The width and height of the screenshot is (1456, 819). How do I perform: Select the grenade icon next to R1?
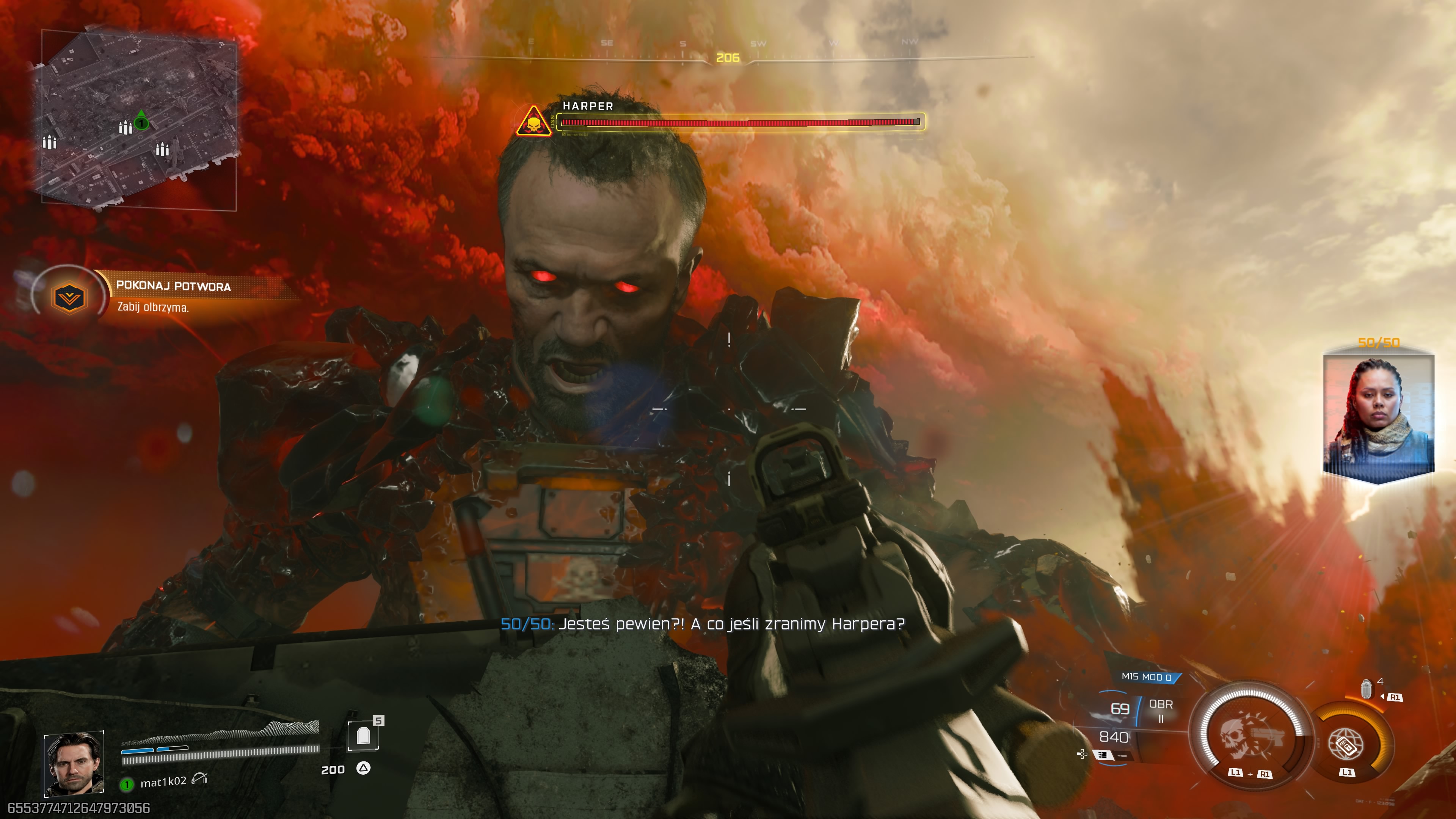[x=1367, y=690]
